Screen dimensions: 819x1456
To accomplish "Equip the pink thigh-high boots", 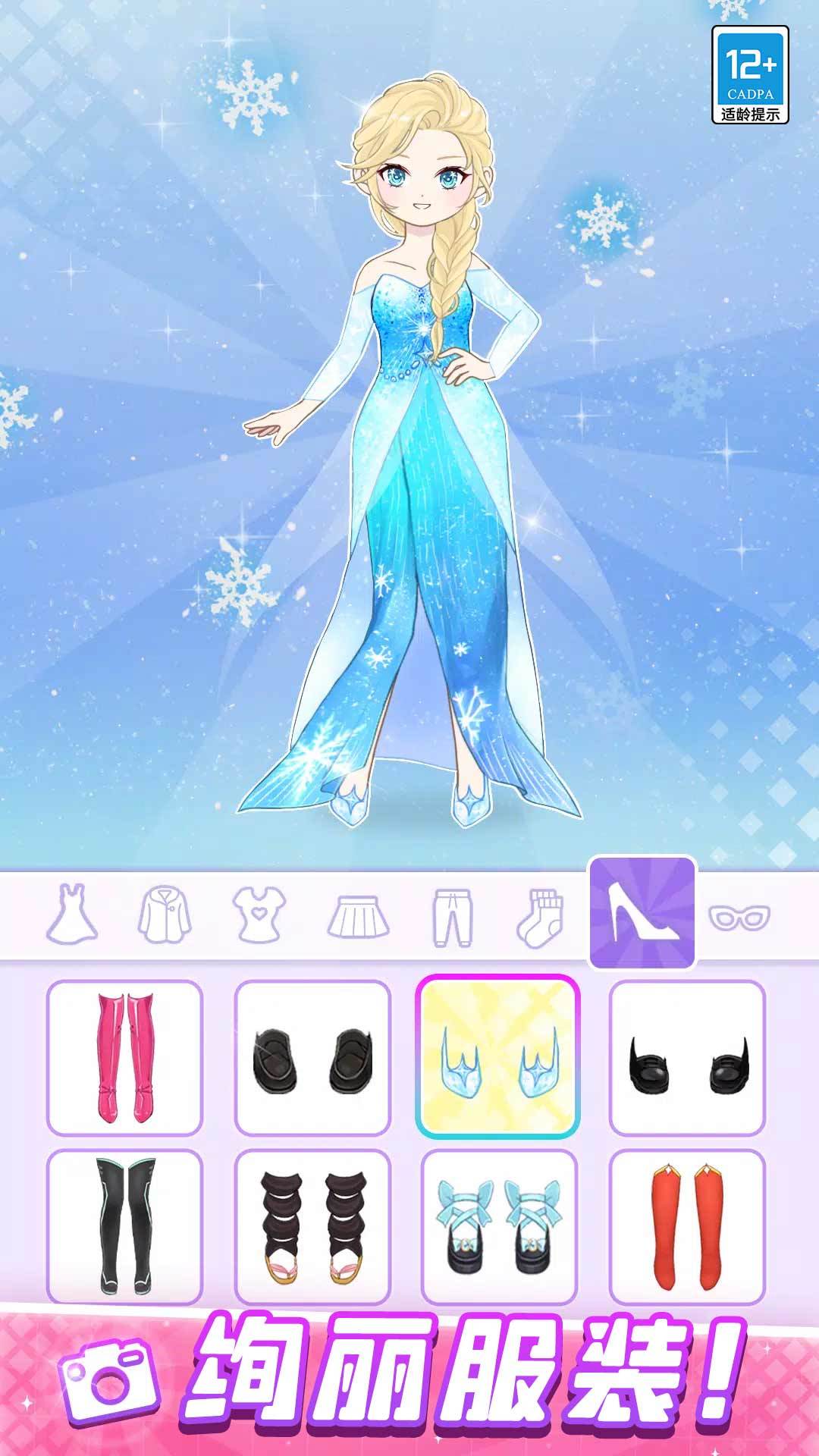I will tap(125, 1058).
